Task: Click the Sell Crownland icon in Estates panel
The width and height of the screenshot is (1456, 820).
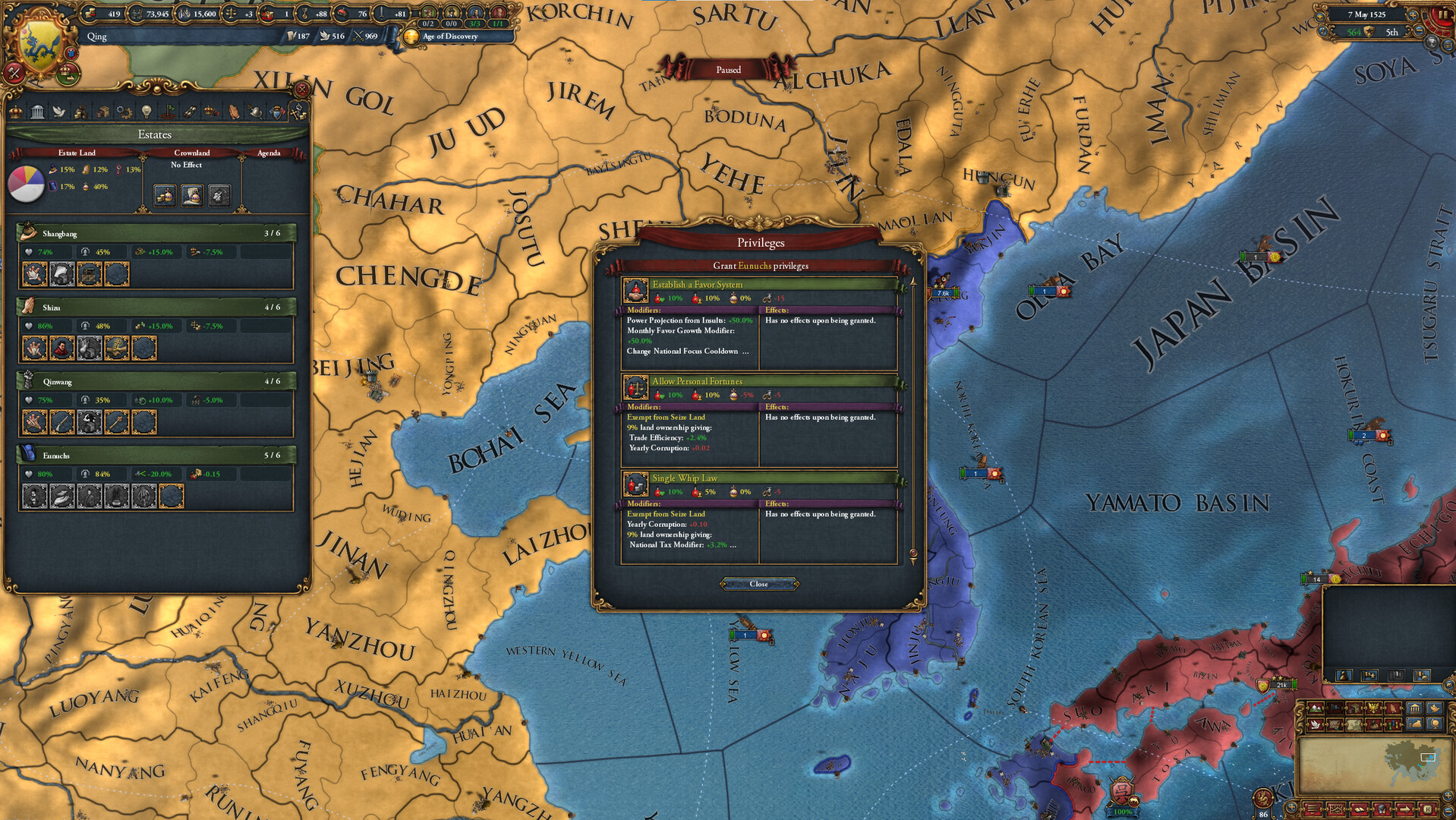Action: tap(165, 196)
